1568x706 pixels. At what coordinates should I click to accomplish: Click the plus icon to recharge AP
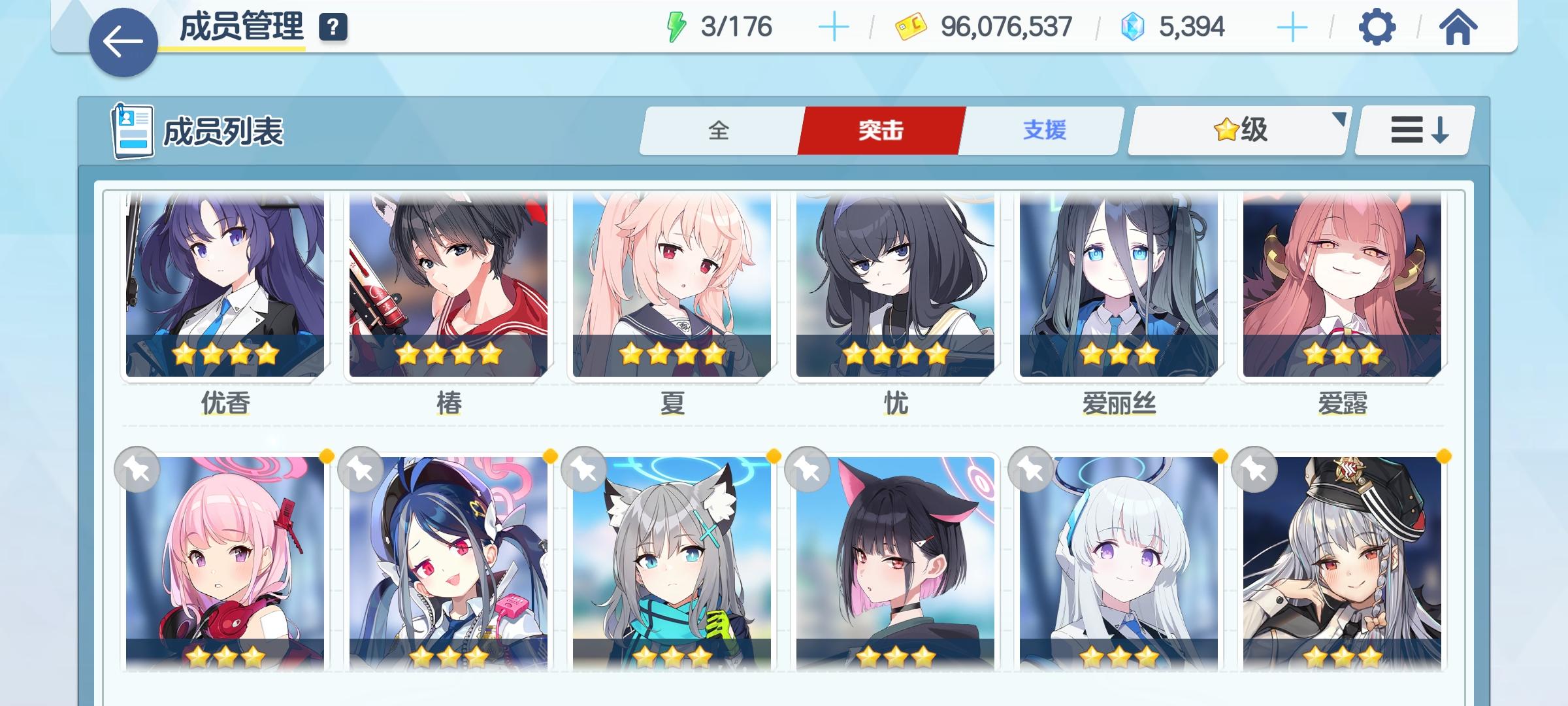pos(835,26)
